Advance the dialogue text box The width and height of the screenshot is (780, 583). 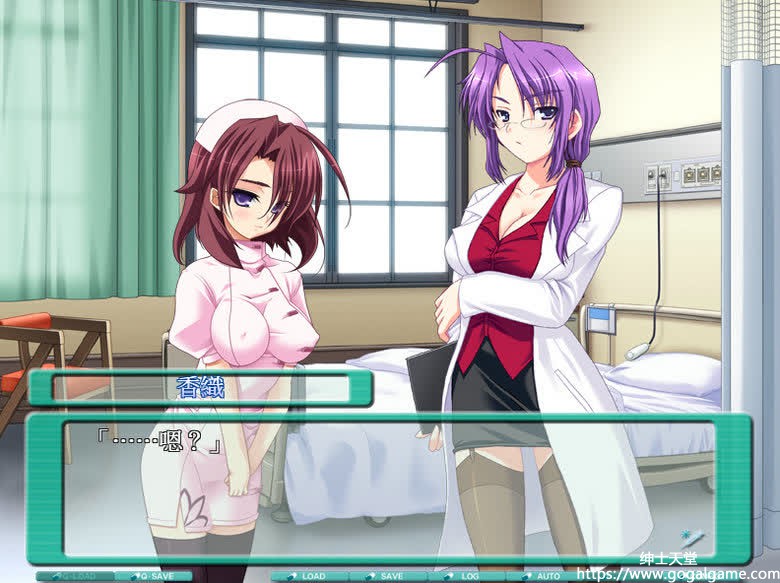pyautogui.click(x=388, y=488)
